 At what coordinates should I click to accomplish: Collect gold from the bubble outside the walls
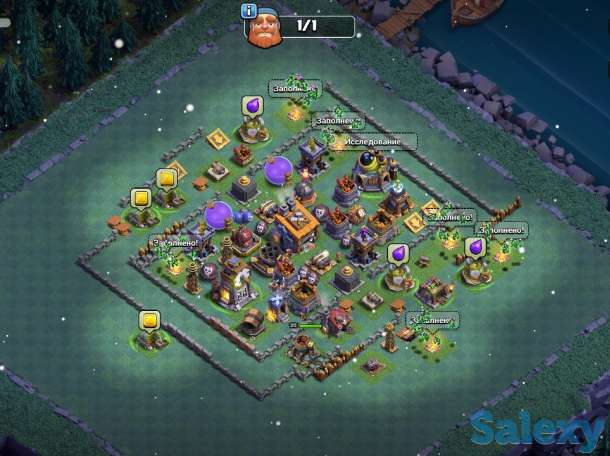150,321
